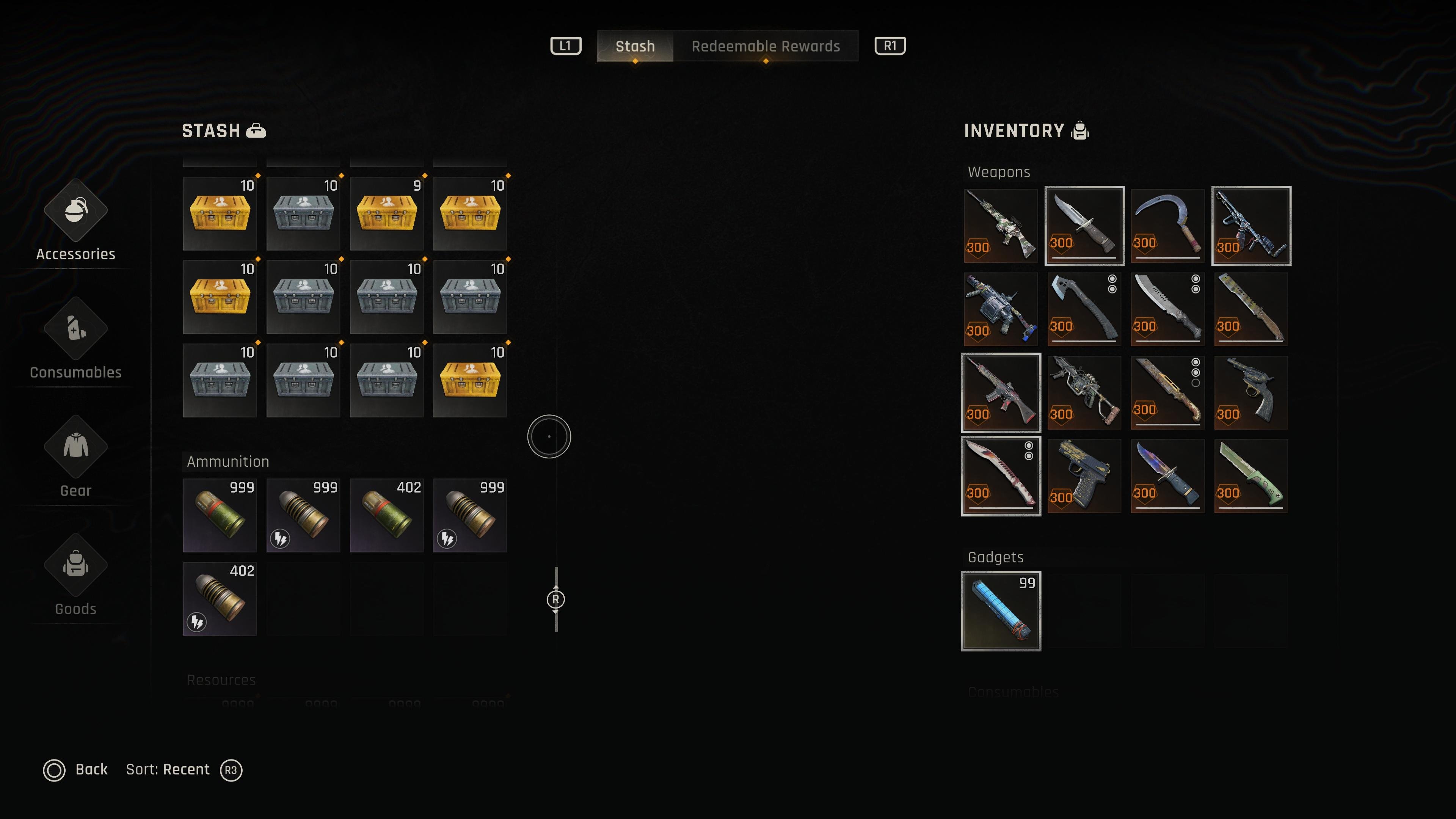
Task: Select the yellow crate with count 9
Action: click(387, 213)
